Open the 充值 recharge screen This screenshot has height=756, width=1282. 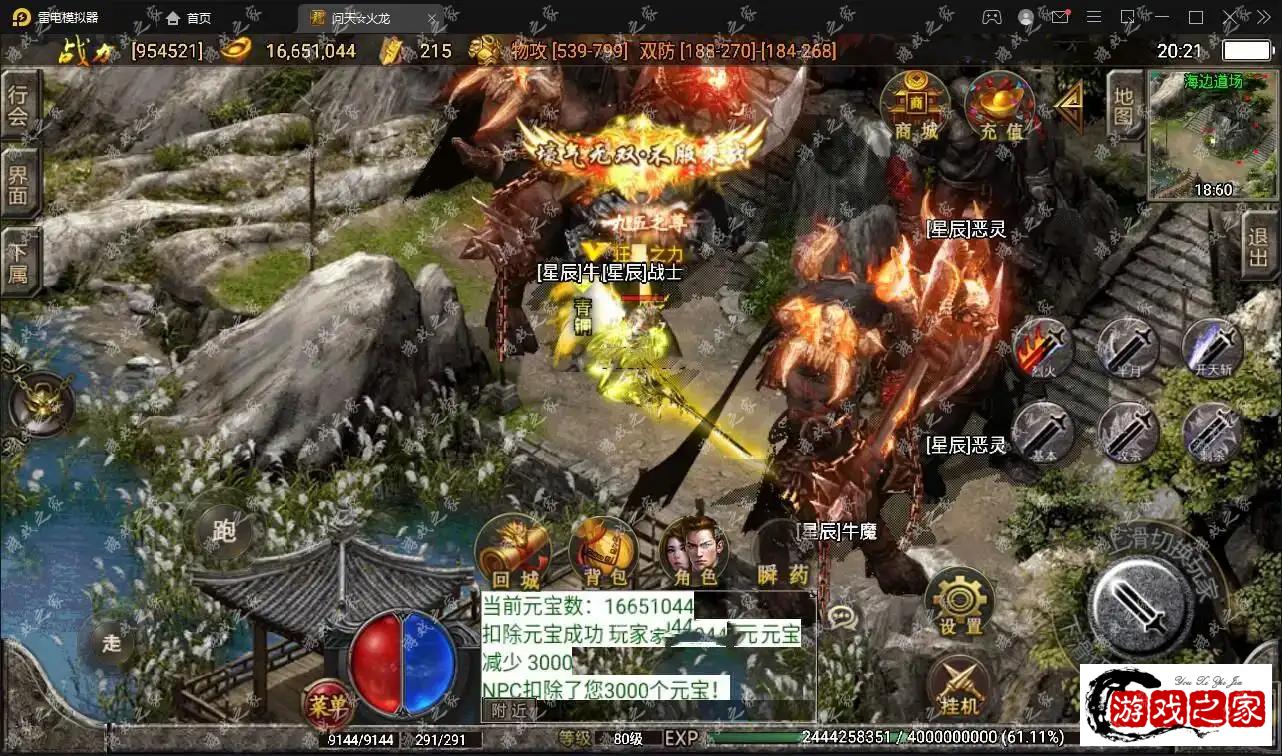(x=1000, y=105)
